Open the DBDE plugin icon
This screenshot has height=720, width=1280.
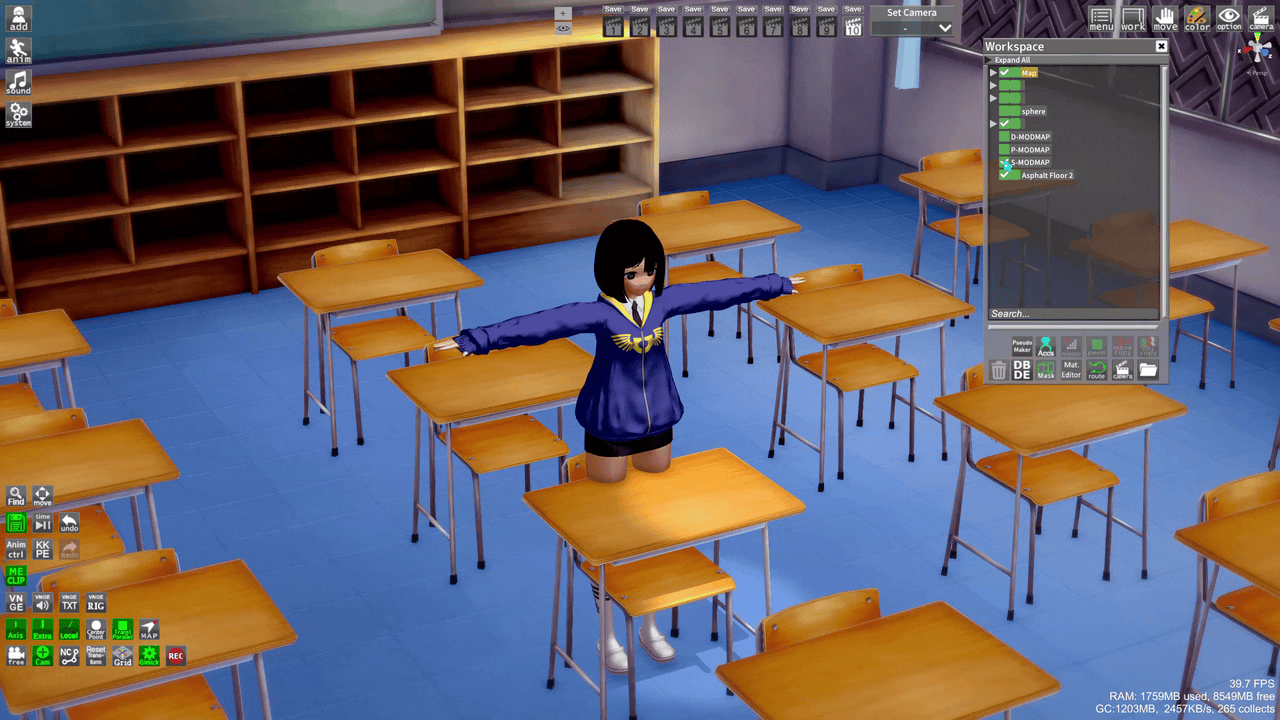click(x=1022, y=369)
